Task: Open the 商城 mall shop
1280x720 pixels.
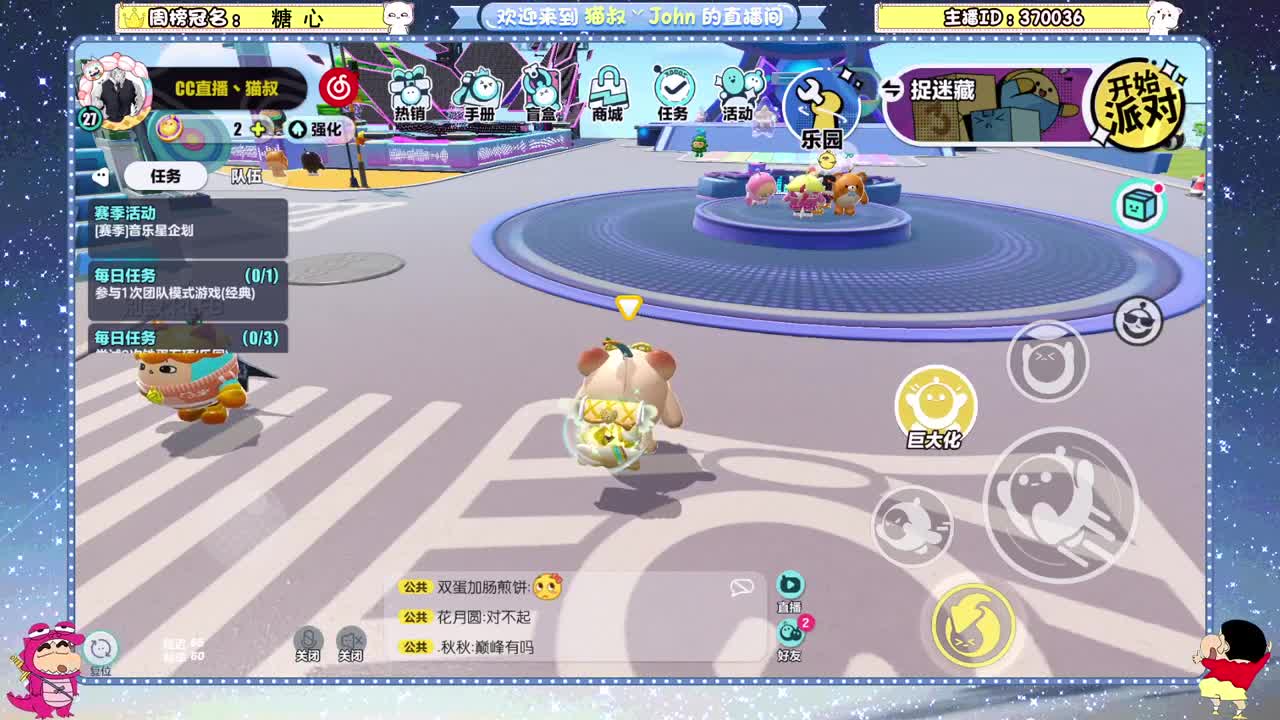Action: click(x=609, y=90)
